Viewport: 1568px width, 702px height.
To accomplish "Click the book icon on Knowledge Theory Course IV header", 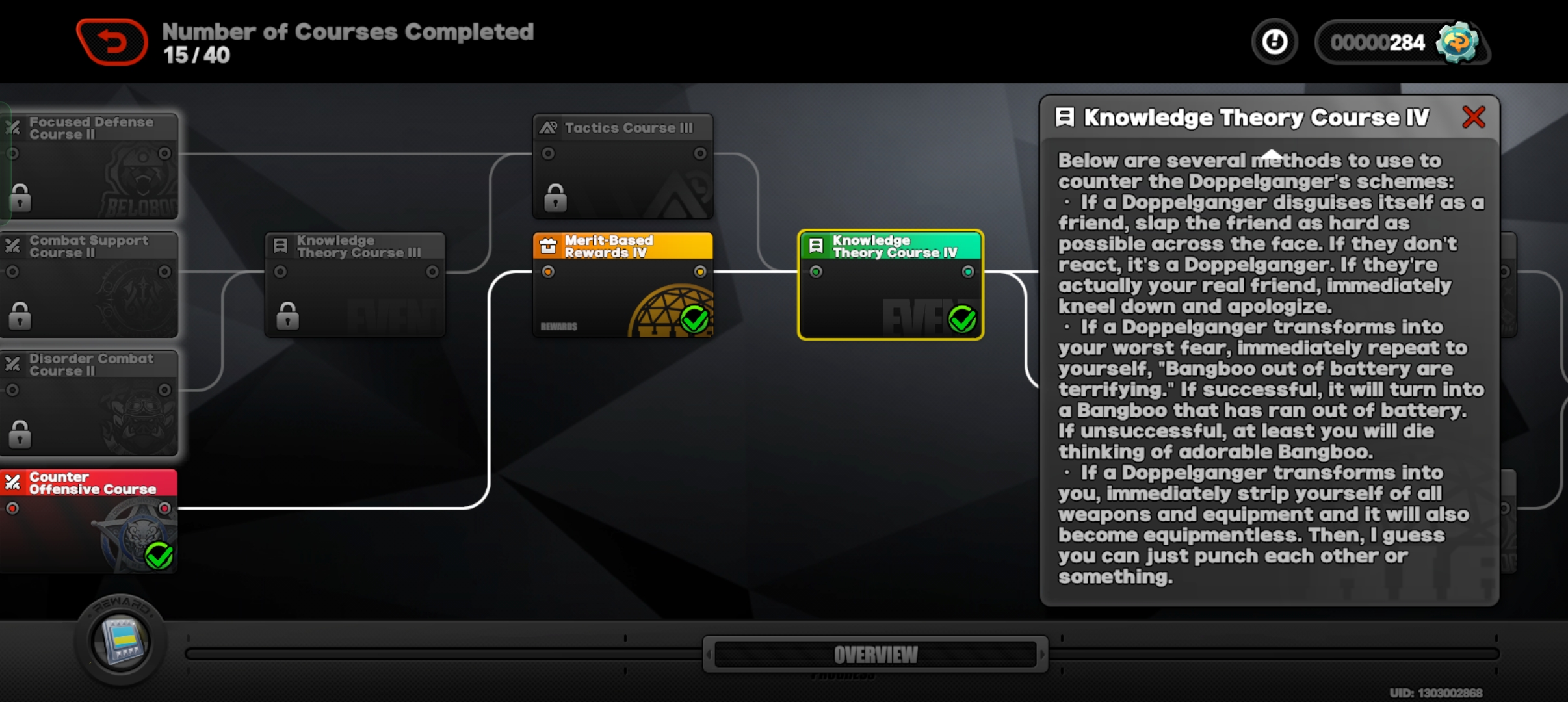I will coord(1064,117).
